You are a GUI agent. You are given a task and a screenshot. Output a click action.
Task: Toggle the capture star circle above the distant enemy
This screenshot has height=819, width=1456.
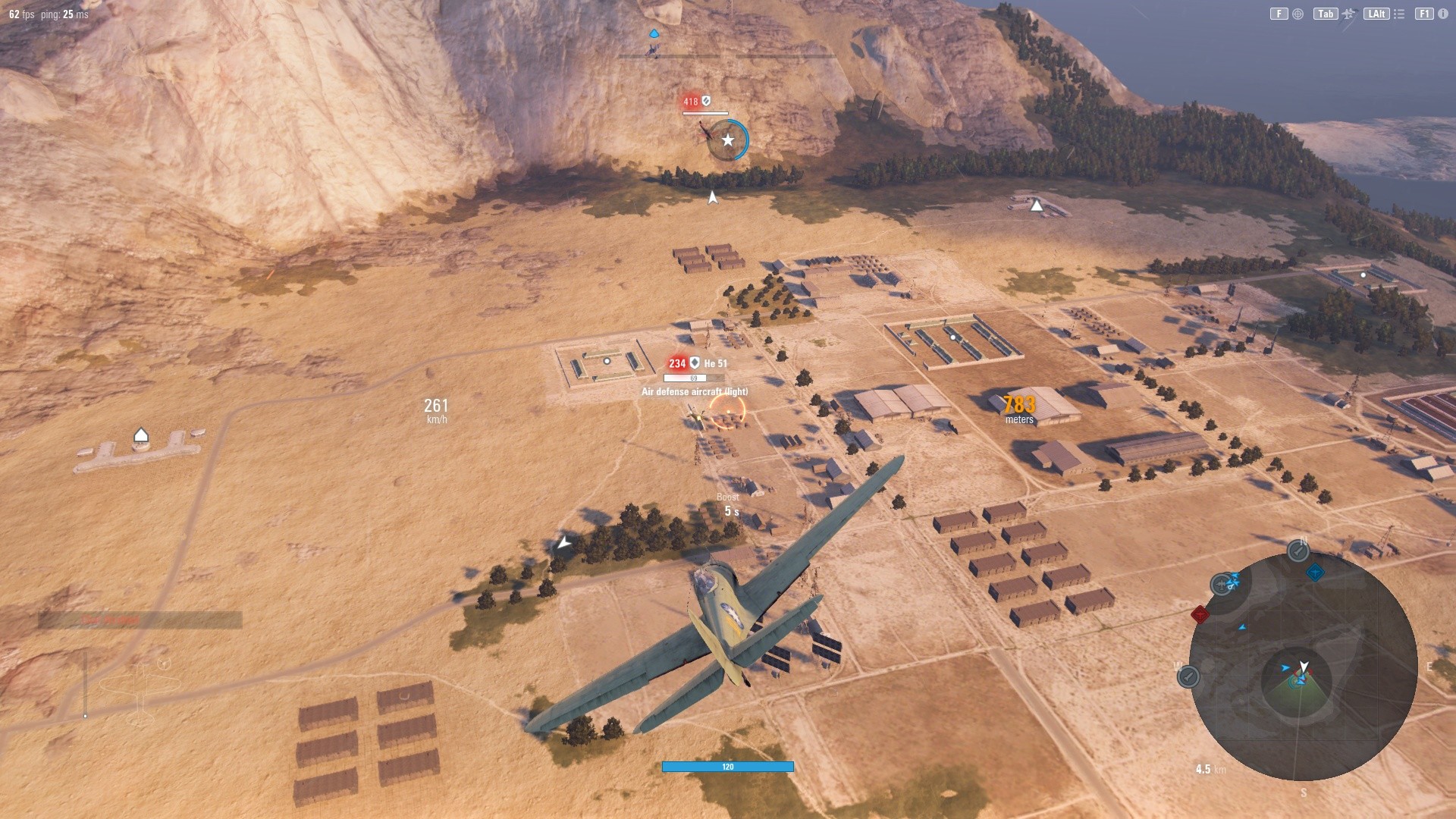(x=727, y=140)
